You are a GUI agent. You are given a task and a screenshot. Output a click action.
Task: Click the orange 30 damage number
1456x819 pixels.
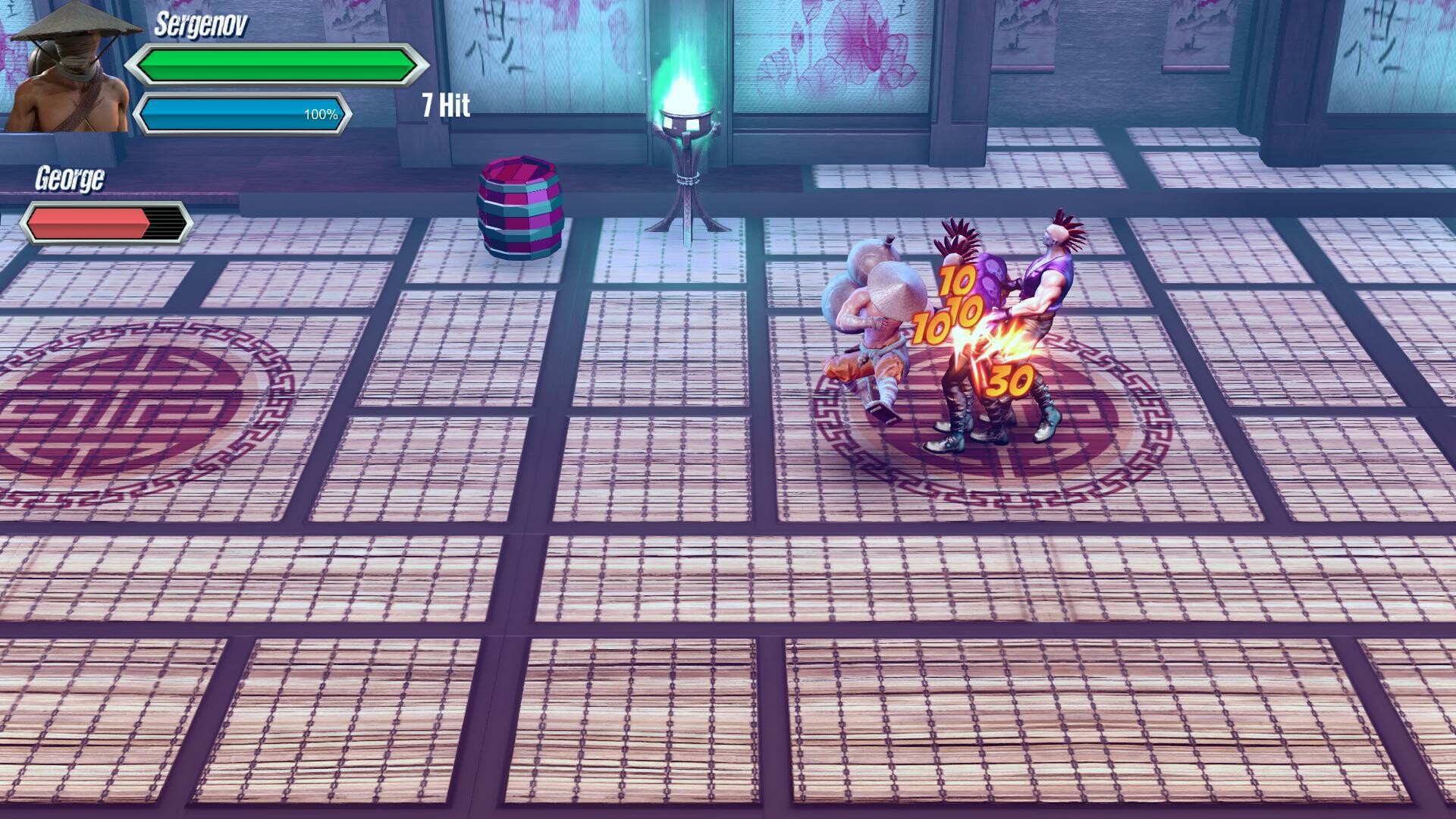1009,377
